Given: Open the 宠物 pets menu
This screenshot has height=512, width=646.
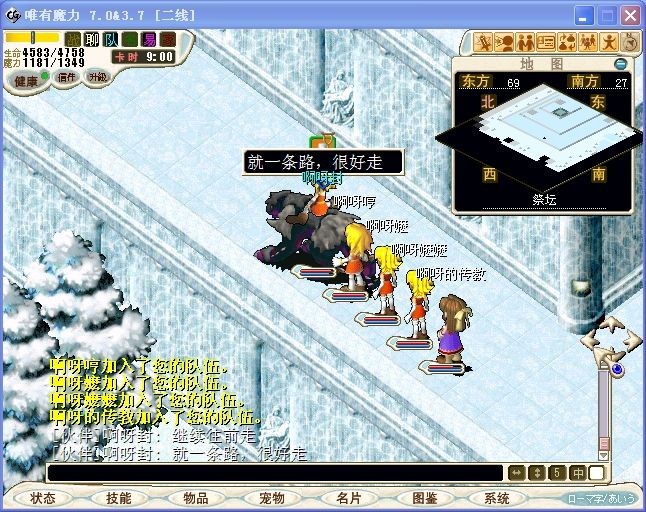Looking at the screenshot, I should point(271,497).
